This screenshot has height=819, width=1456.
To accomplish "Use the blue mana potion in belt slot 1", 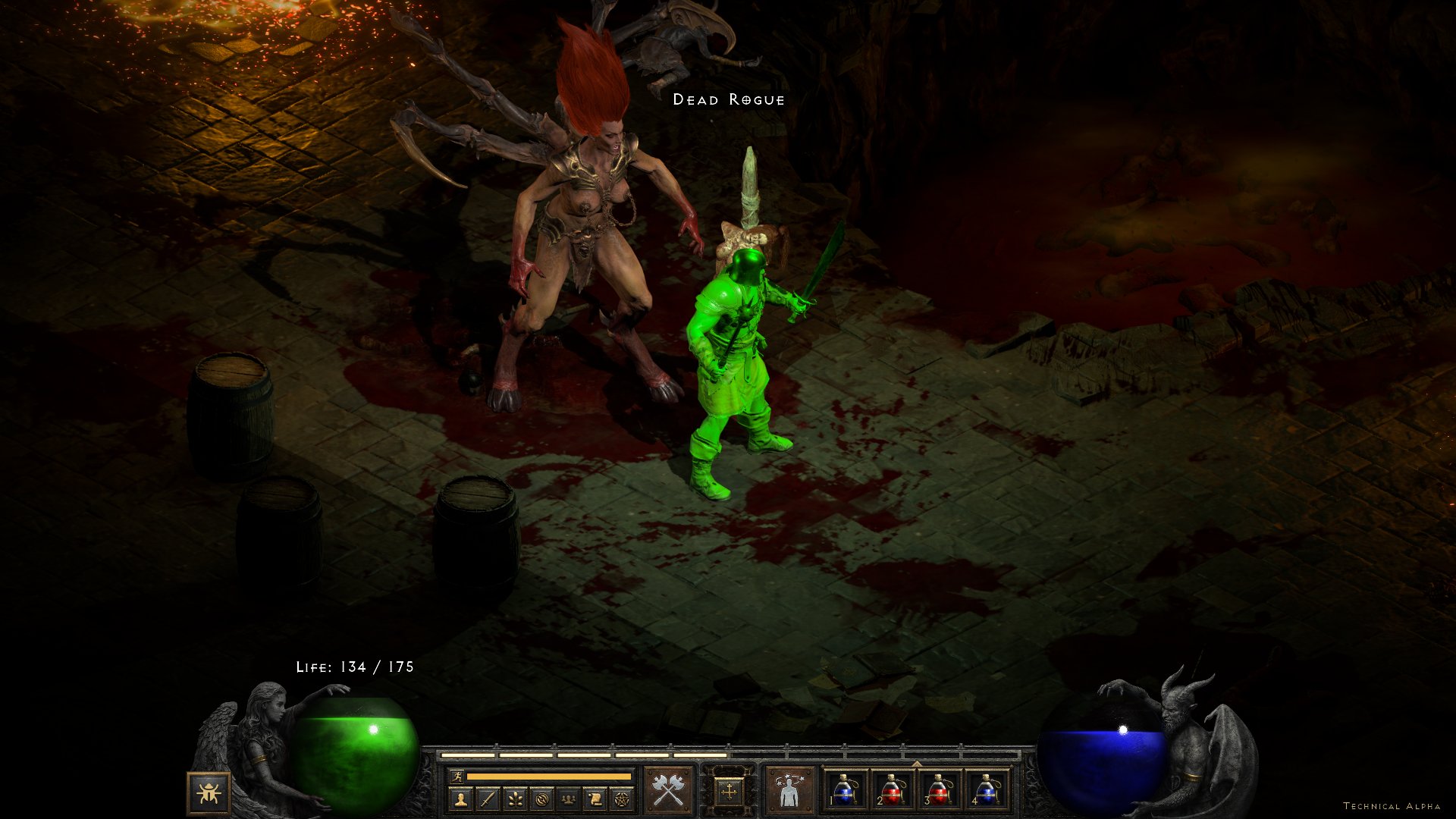I will [845, 790].
